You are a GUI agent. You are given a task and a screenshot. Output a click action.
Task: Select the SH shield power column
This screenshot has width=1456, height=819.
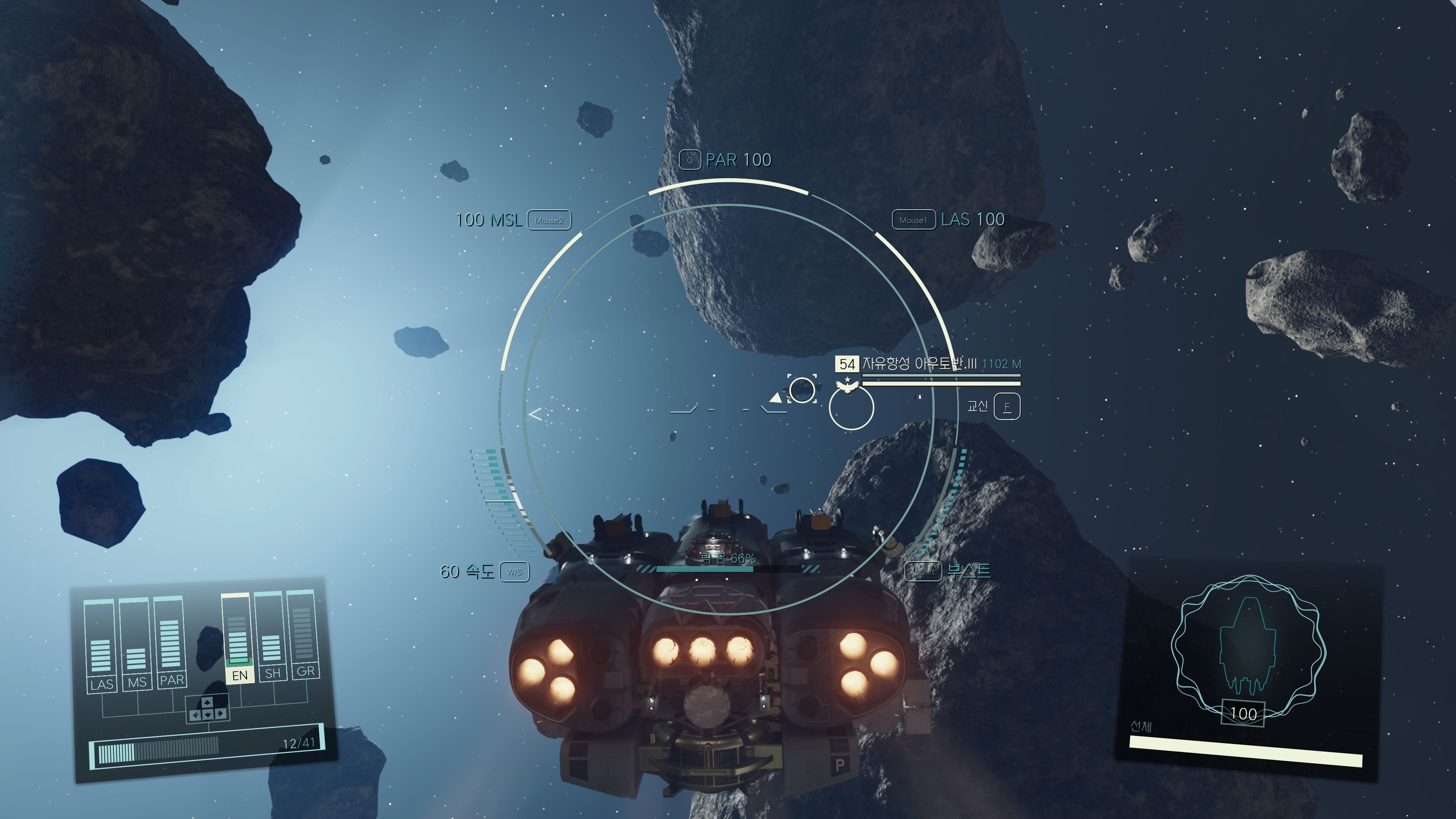[x=271, y=636]
